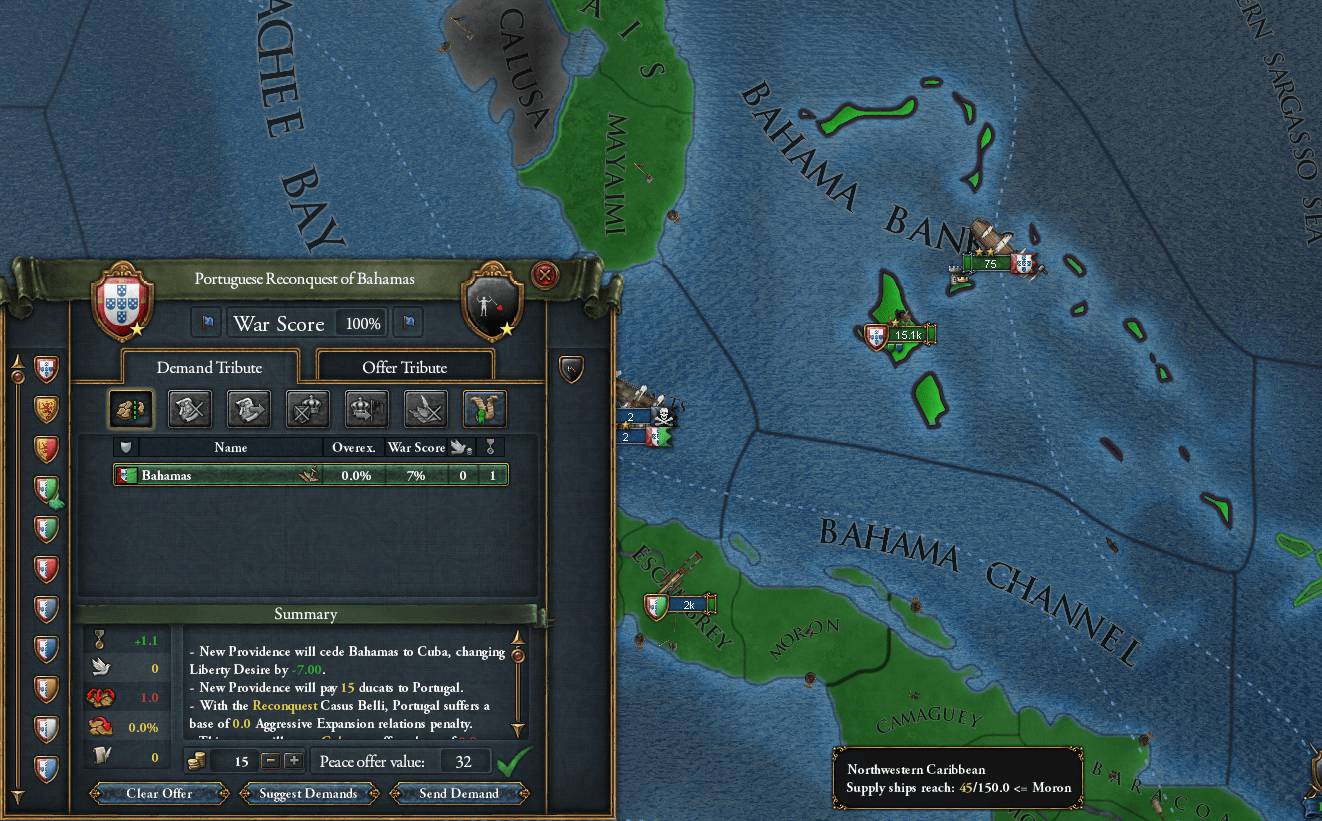Select the Demand Tribute tab
Image resolution: width=1322 pixels, height=821 pixels.
[x=209, y=367]
